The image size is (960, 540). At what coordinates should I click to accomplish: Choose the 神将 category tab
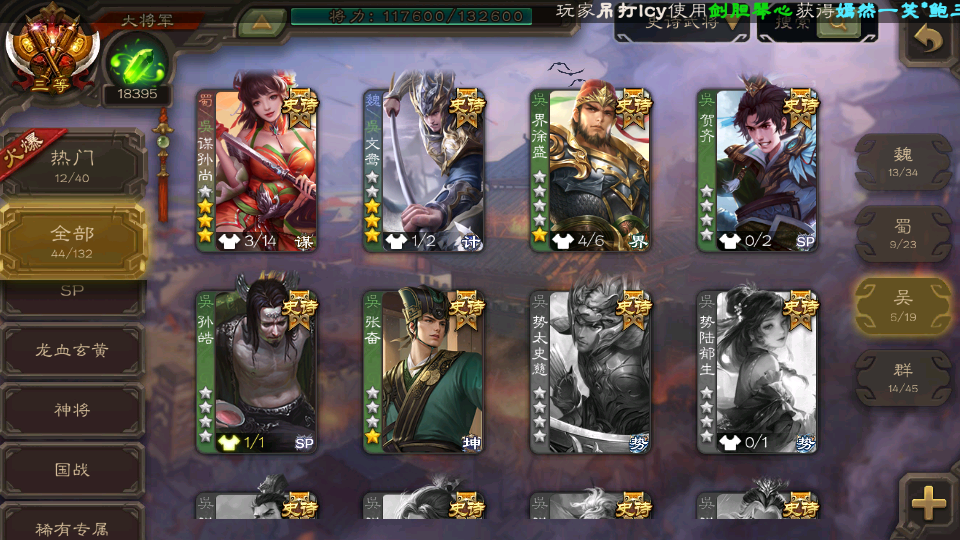pyautogui.click(x=72, y=410)
